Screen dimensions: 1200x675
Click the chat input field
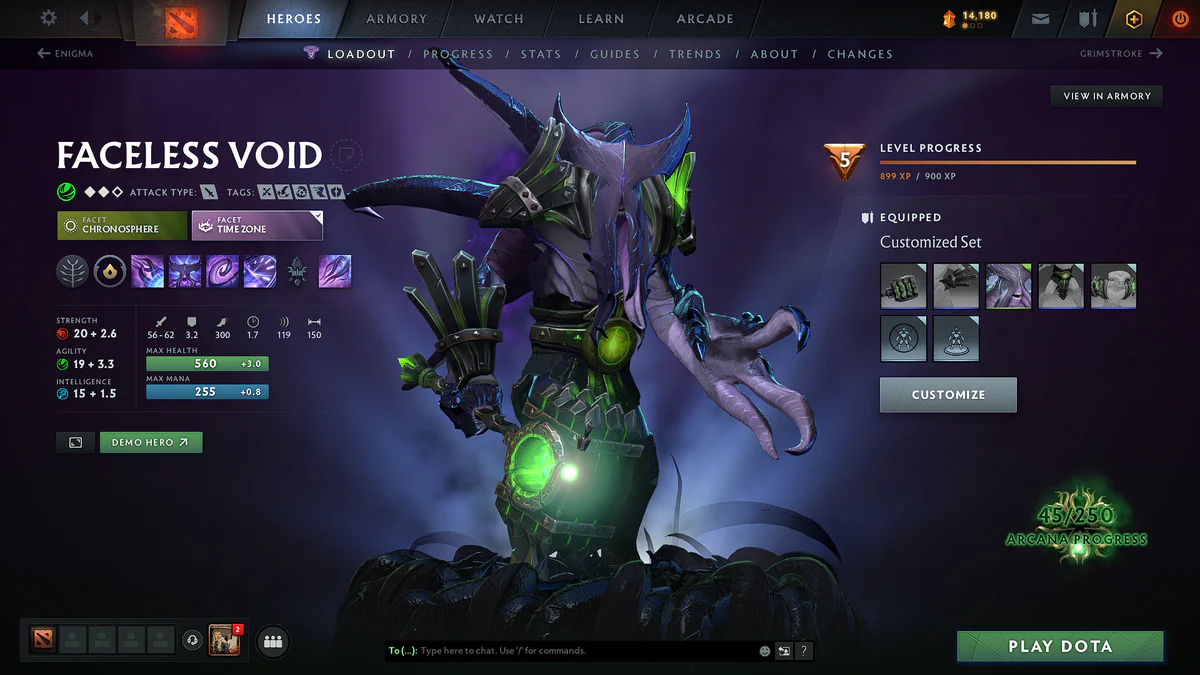point(580,651)
